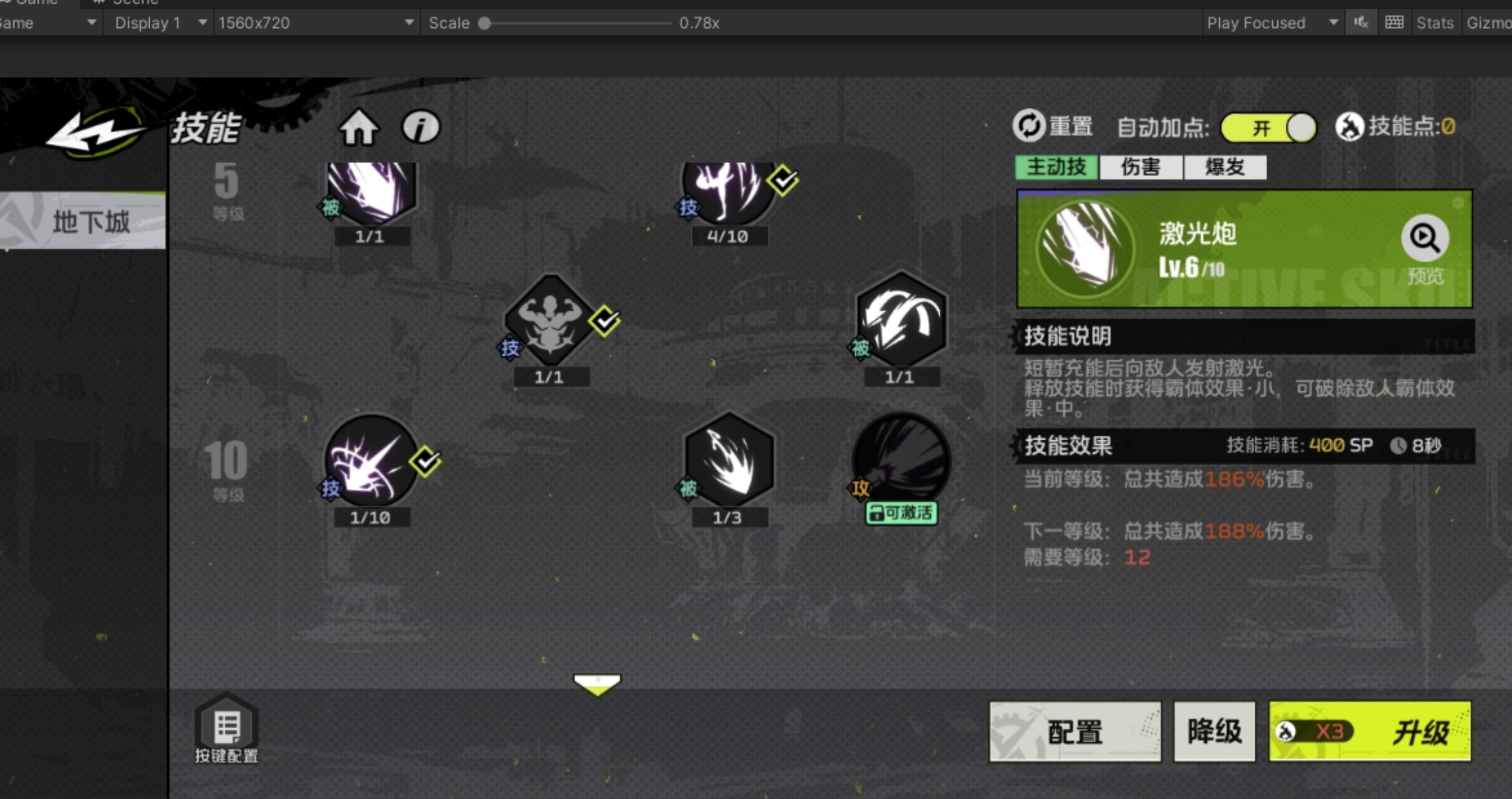The image size is (1512, 799).
Task: Toggle the 自动加点 auto-allocate switch
Action: pyautogui.click(x=1268, y=127)
